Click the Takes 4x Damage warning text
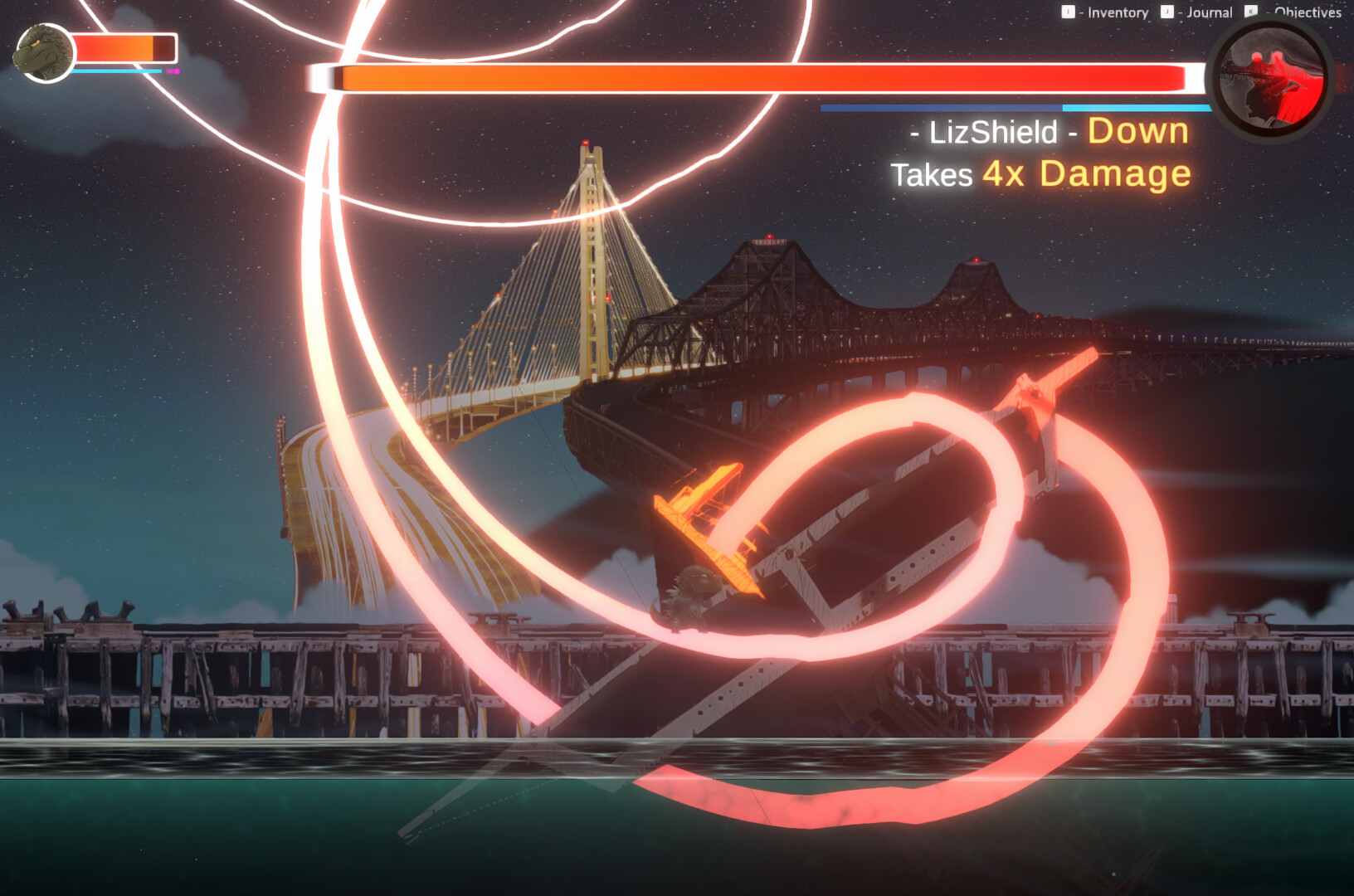Viewport: 1354px width, 896px height. click(1040, 174)
